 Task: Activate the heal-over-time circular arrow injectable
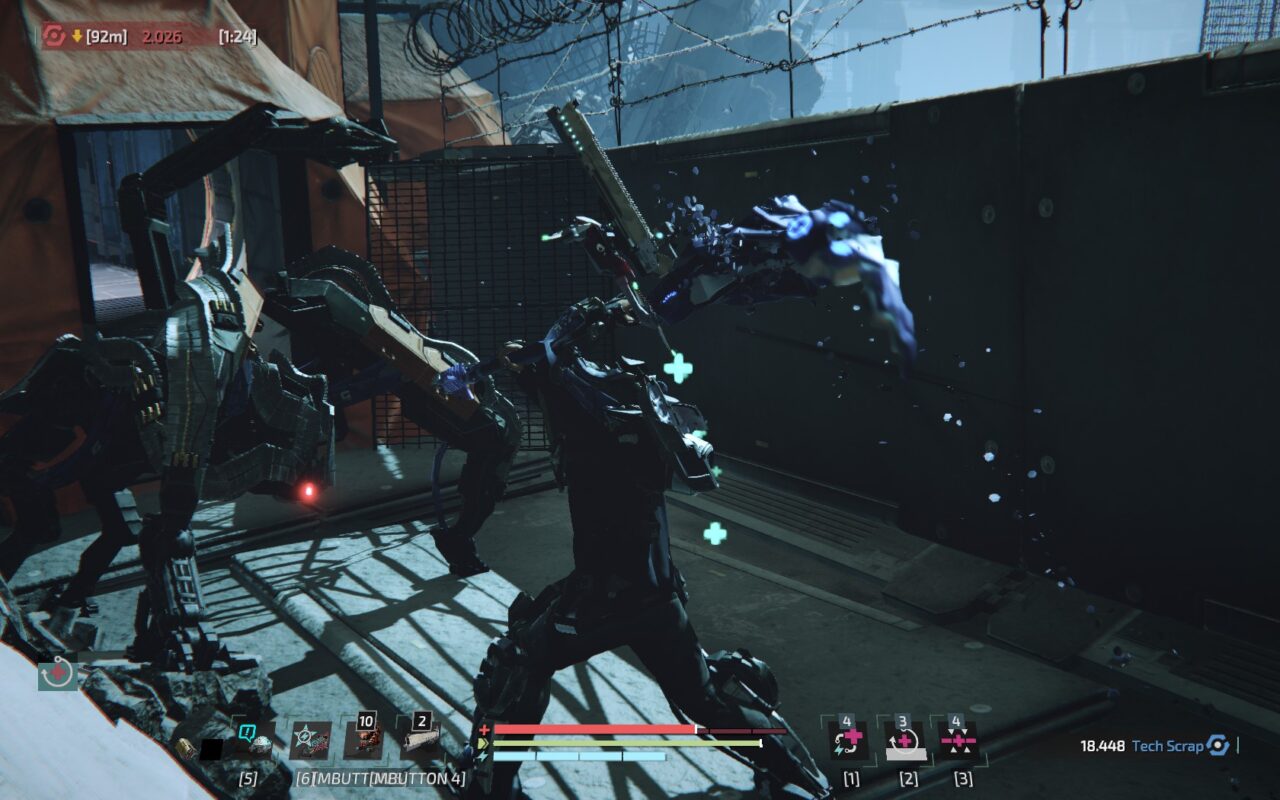[x=904, y=741]
